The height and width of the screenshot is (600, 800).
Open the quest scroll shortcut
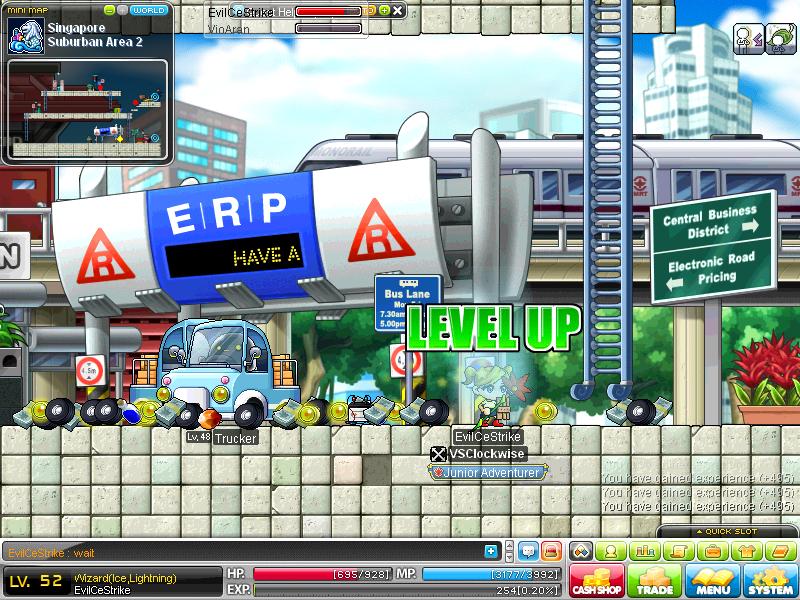pos(678,551)
